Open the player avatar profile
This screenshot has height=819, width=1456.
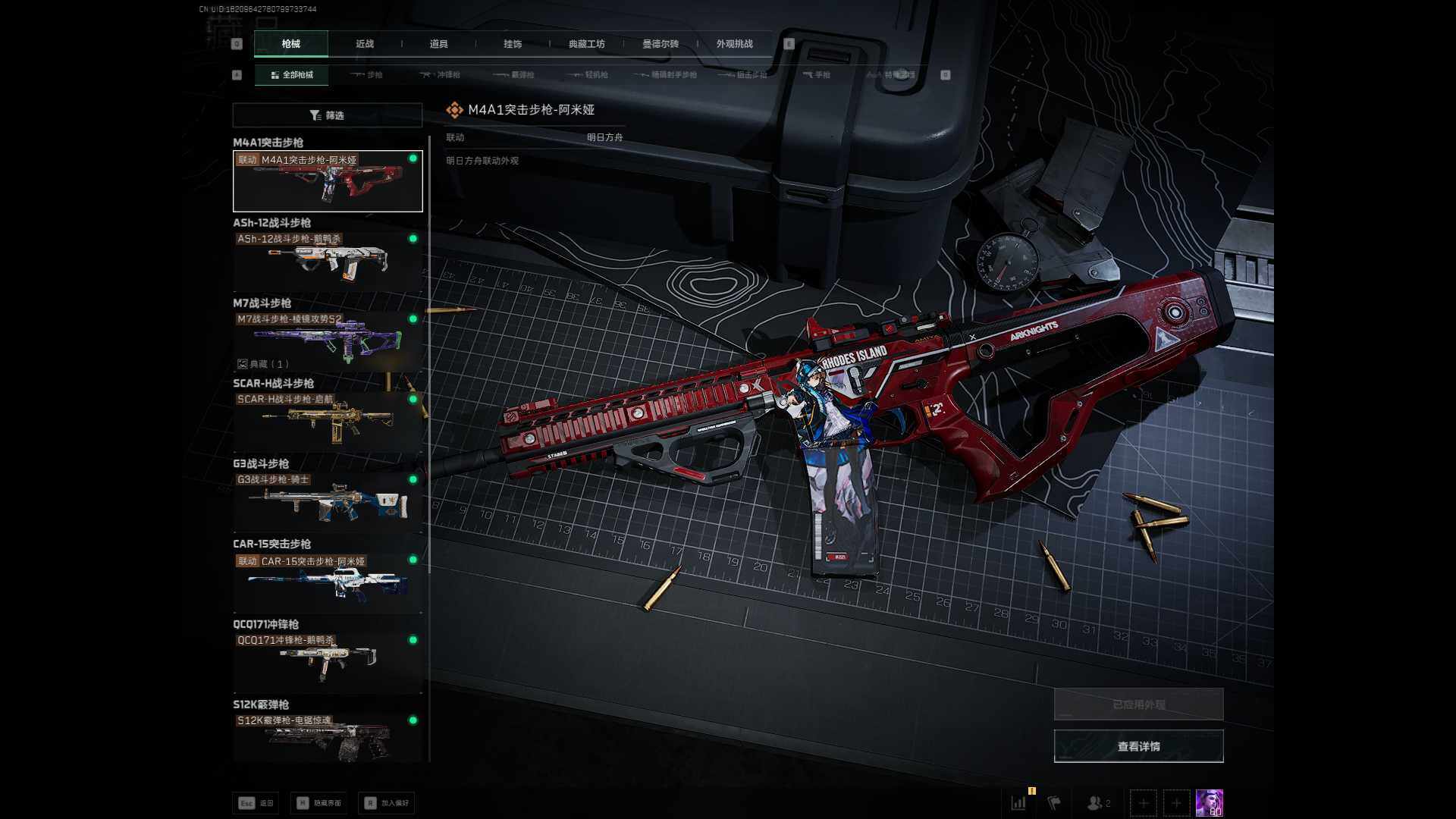(x=1209, y=802)
